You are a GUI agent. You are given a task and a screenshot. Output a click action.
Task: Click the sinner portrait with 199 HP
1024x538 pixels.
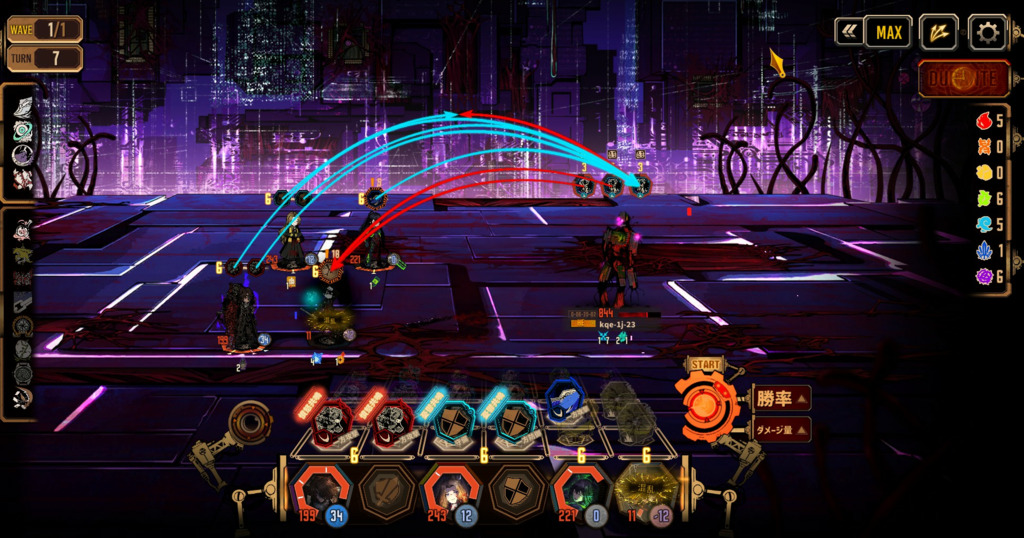[320, 492]
